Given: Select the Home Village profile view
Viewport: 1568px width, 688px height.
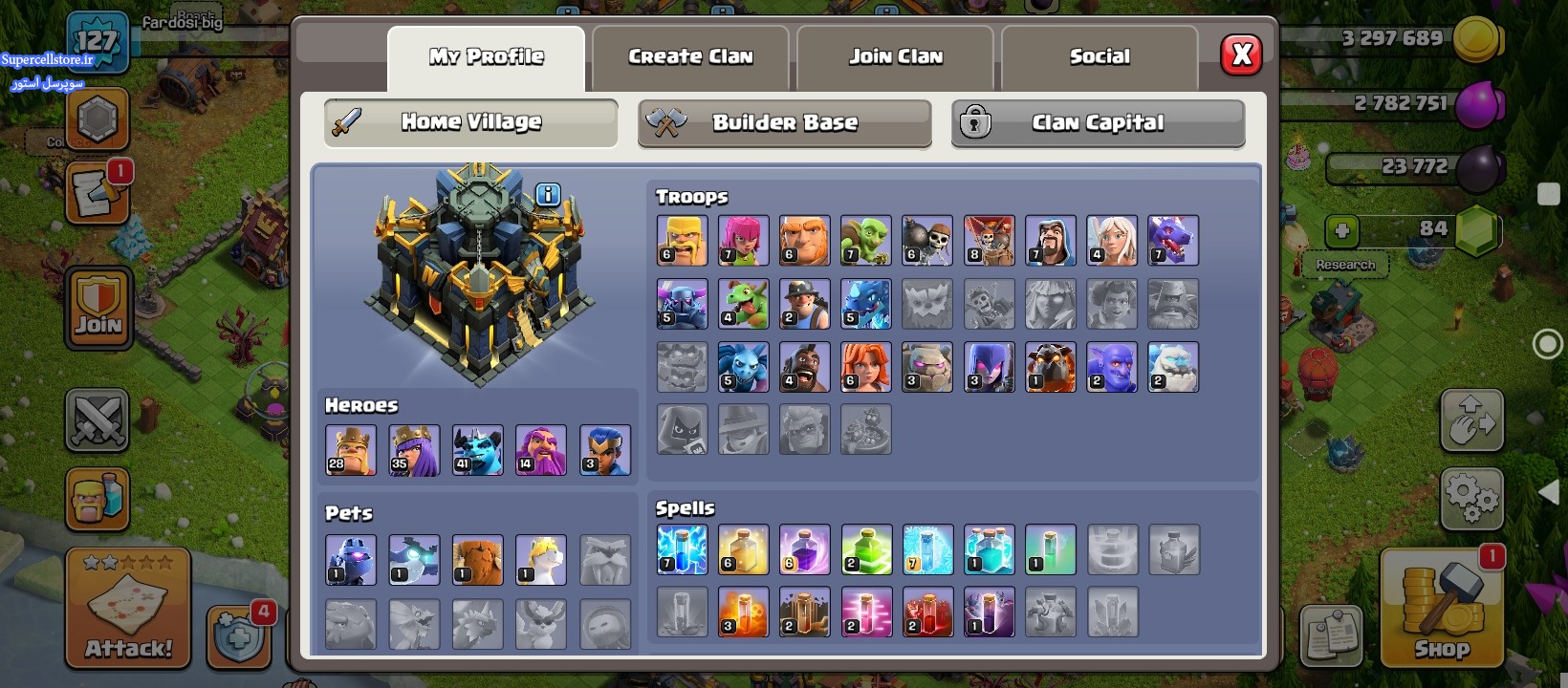Looking at the screenshot, I should coord(470,123).
